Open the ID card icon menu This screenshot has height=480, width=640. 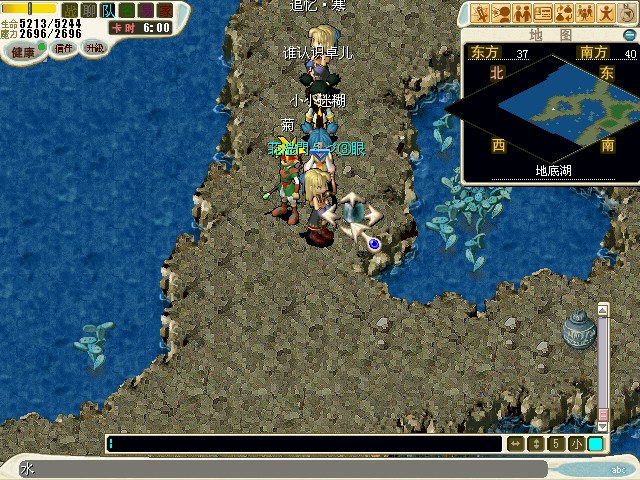pyautogui.click(x=543, y=13)
